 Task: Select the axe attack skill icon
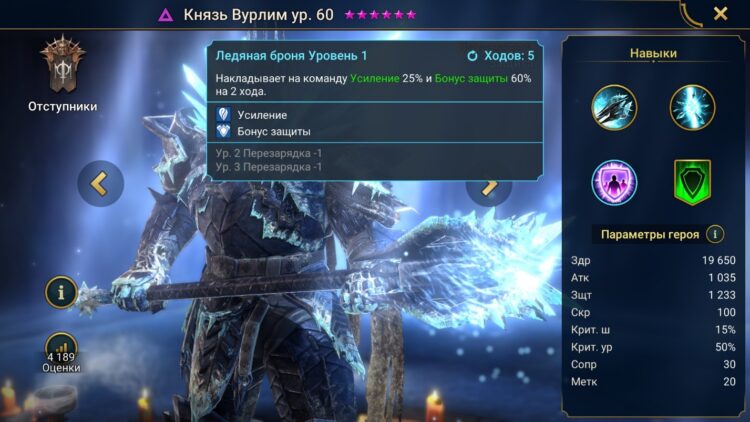click(x=613, y=108)
